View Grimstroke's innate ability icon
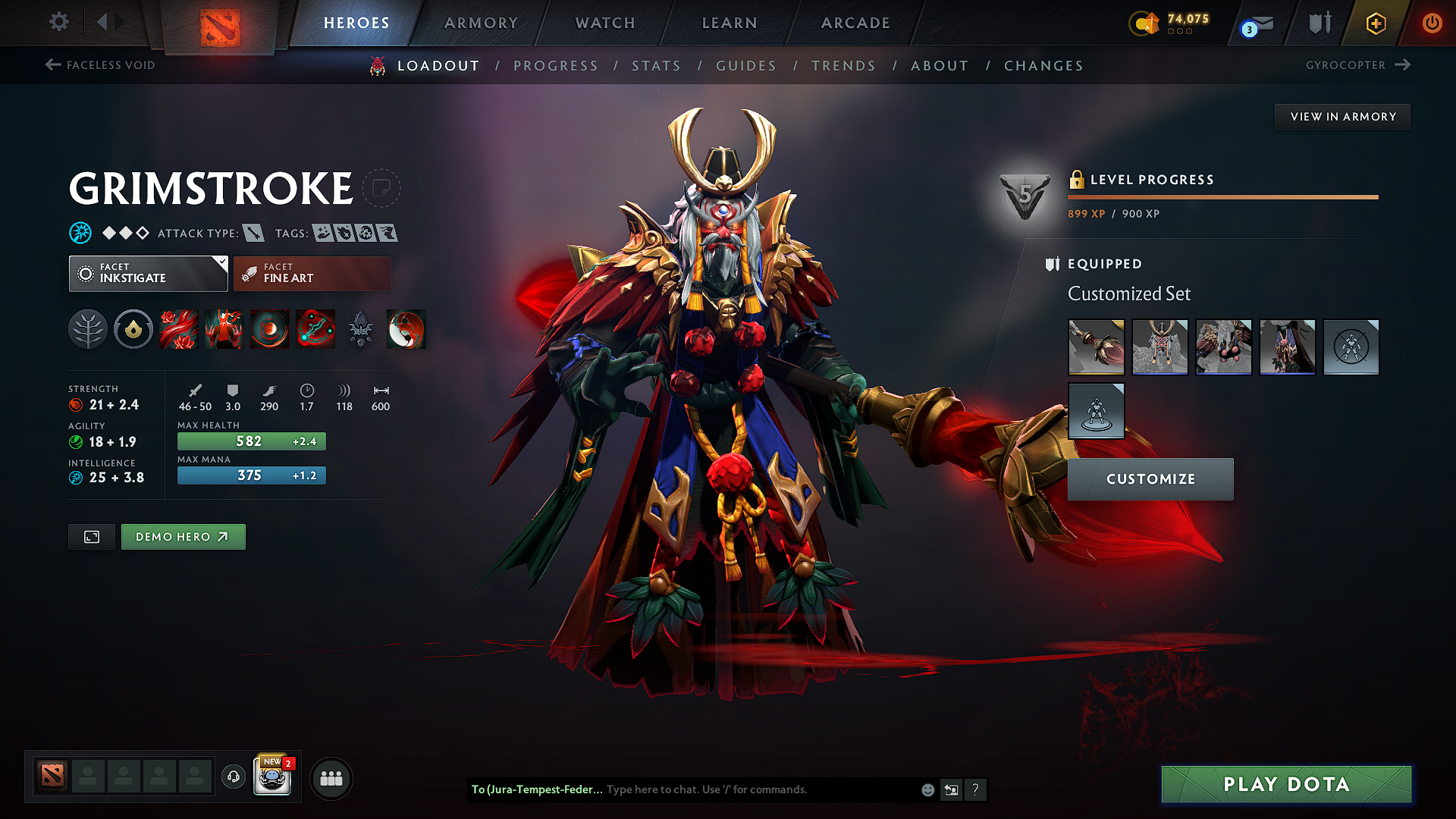 (x=133, y=329)
